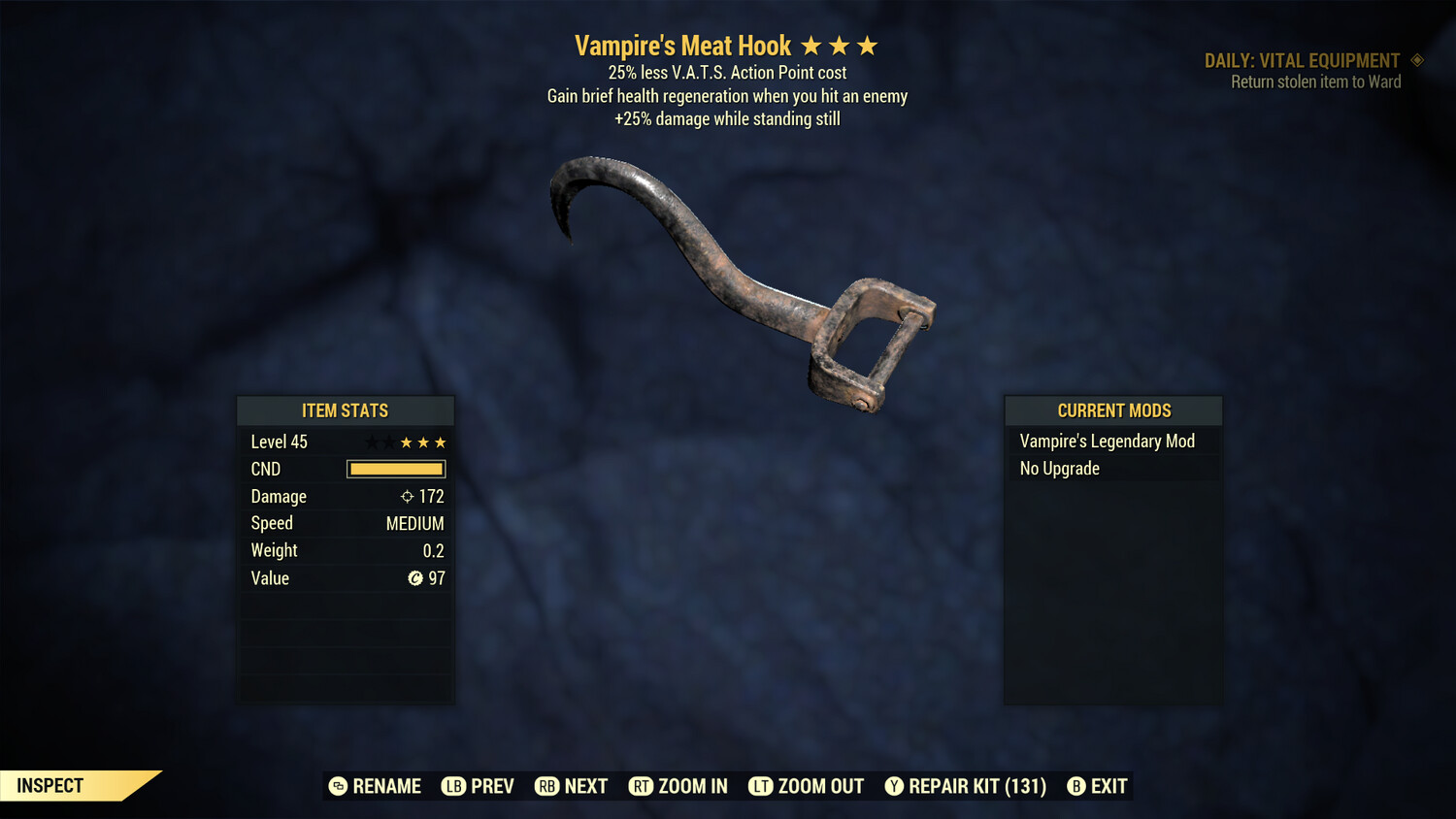Select the Vampire's Legendary Mod entry
Screen dimensions: 1456x819
tap(1107, 442)
